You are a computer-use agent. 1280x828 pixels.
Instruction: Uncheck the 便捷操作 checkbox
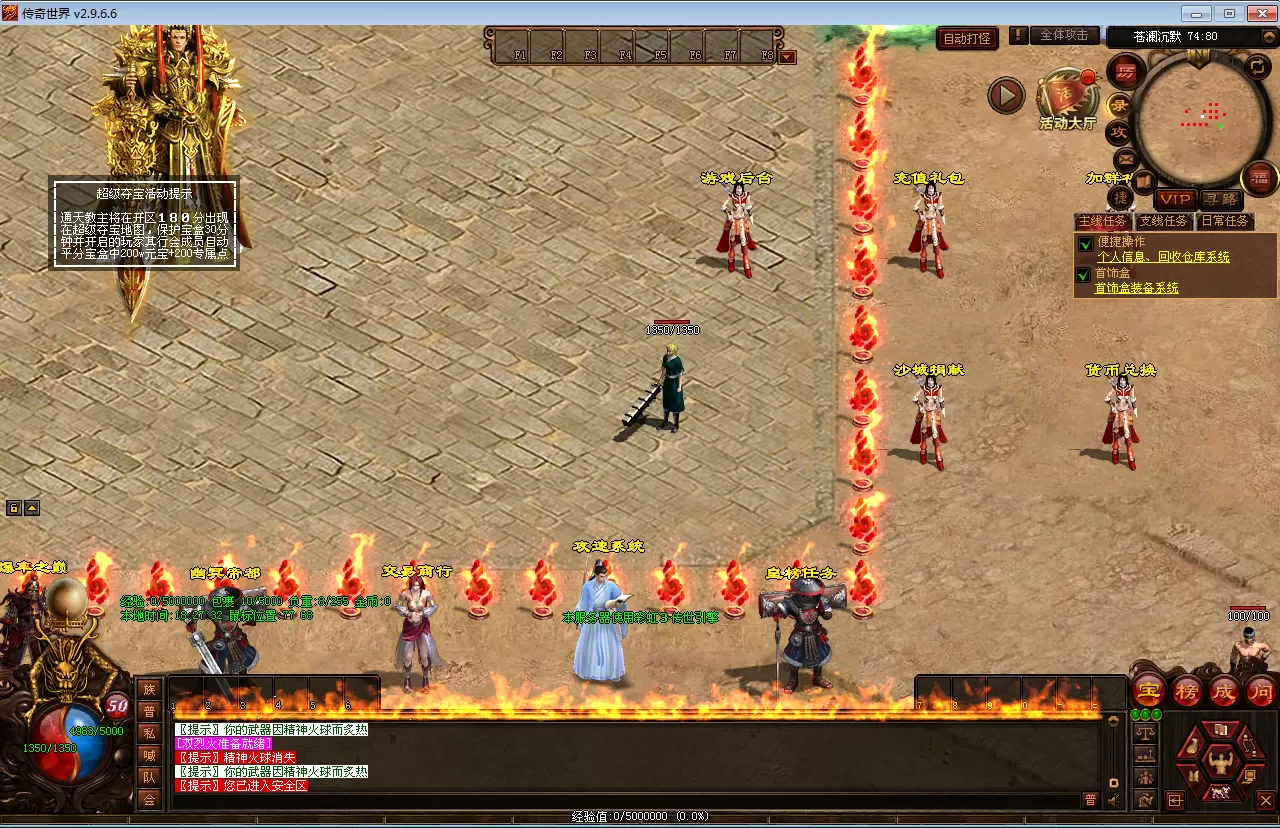point(1084,243)
